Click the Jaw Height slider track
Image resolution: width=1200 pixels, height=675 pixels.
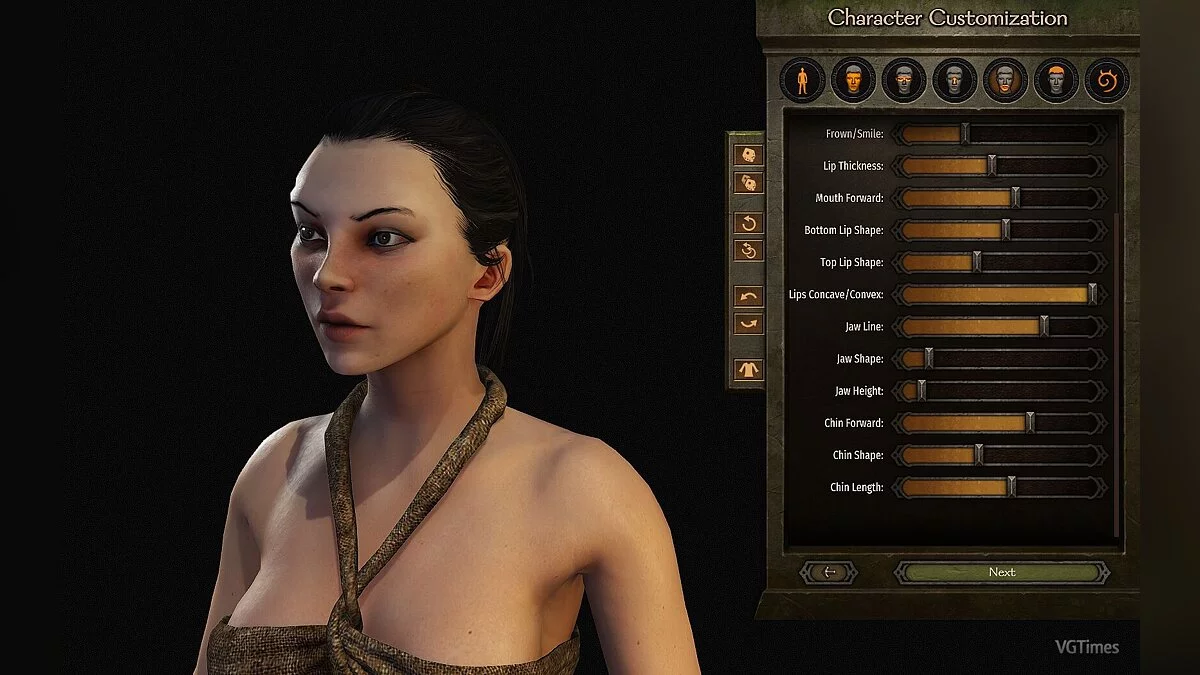coord(1000,391)
